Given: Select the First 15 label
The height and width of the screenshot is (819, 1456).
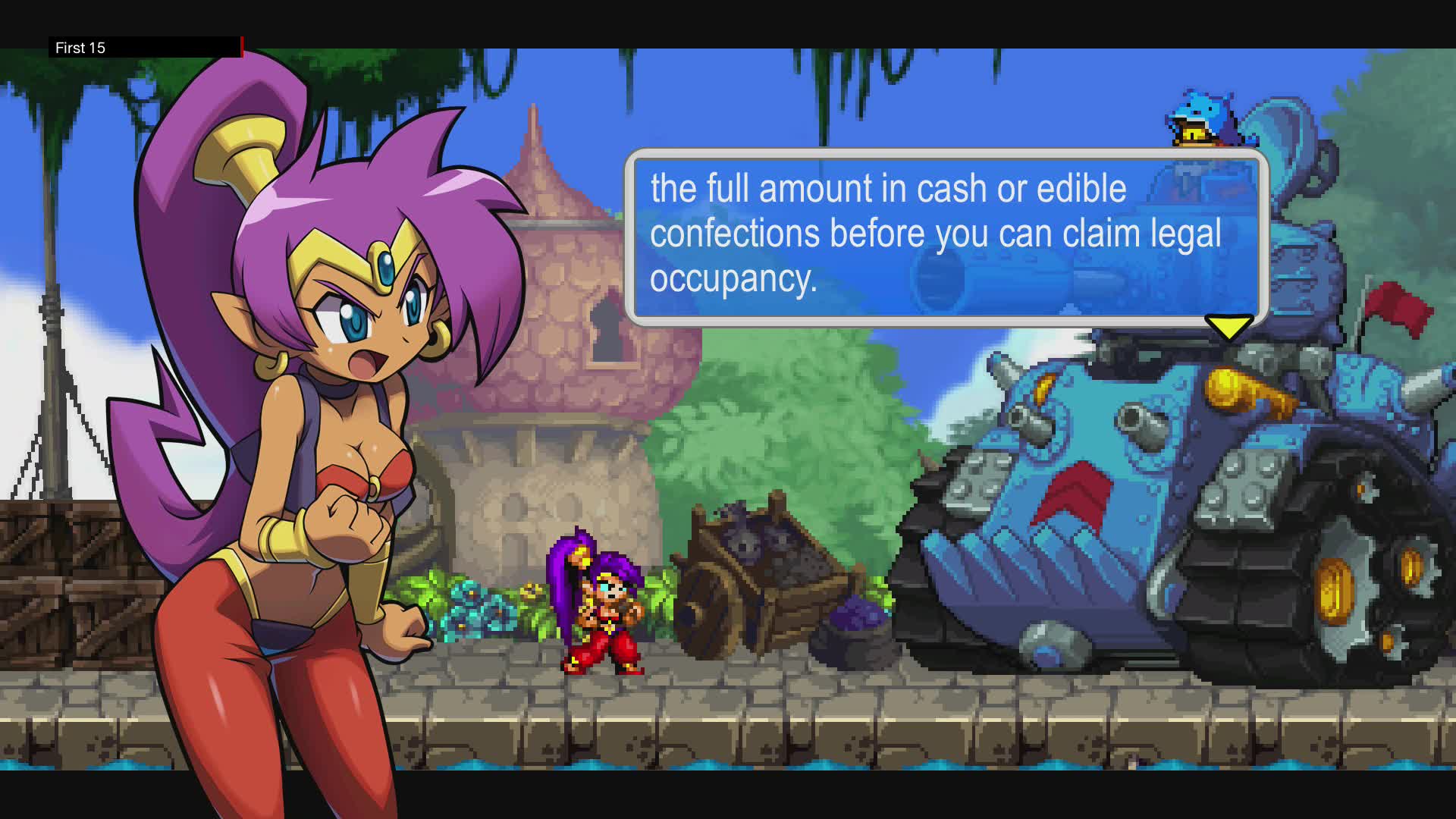Looking at the screenshot, I should point(79,48).
